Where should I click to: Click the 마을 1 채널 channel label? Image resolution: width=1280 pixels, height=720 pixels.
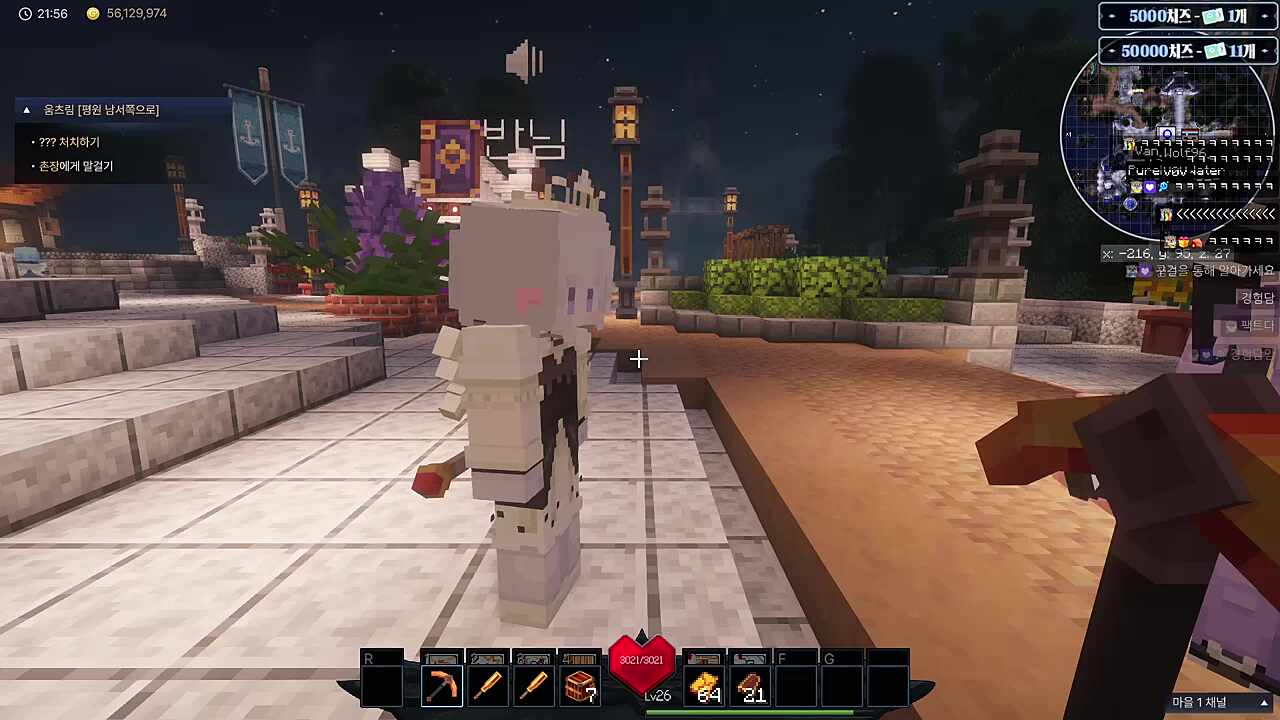1213,703
